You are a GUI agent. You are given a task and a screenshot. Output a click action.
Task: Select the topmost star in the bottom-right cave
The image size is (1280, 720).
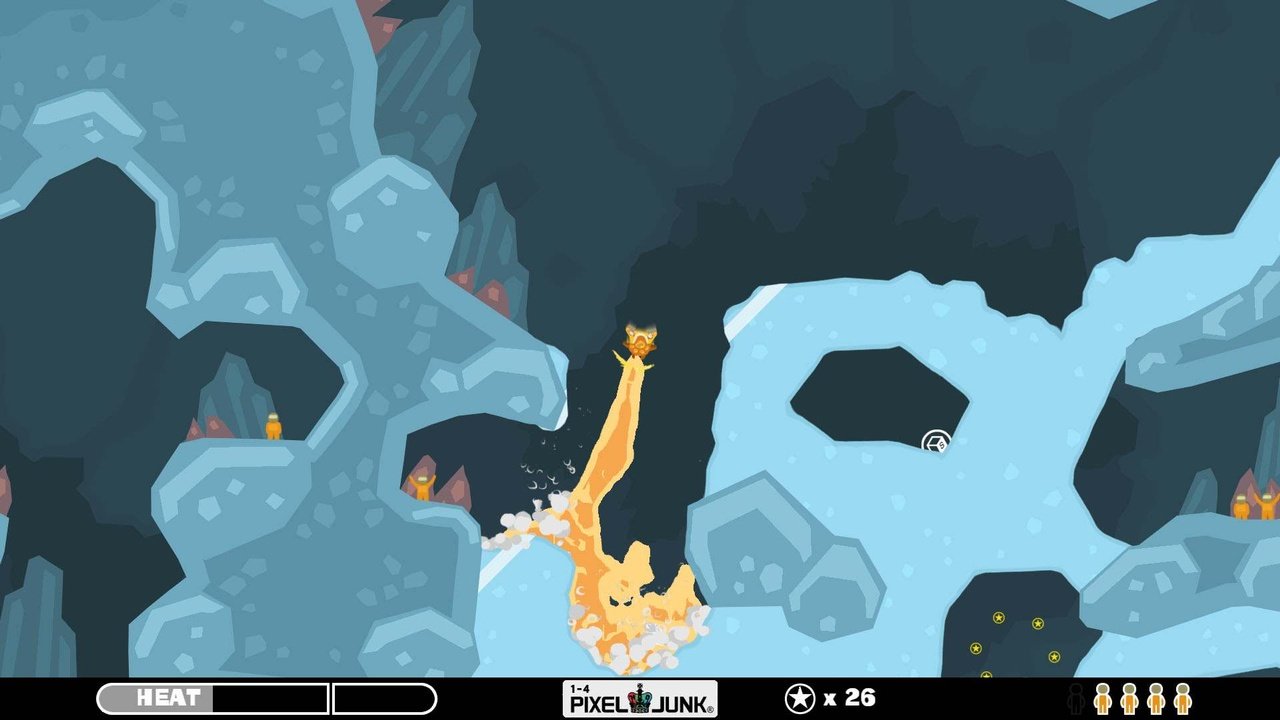(x=998, y=617)
